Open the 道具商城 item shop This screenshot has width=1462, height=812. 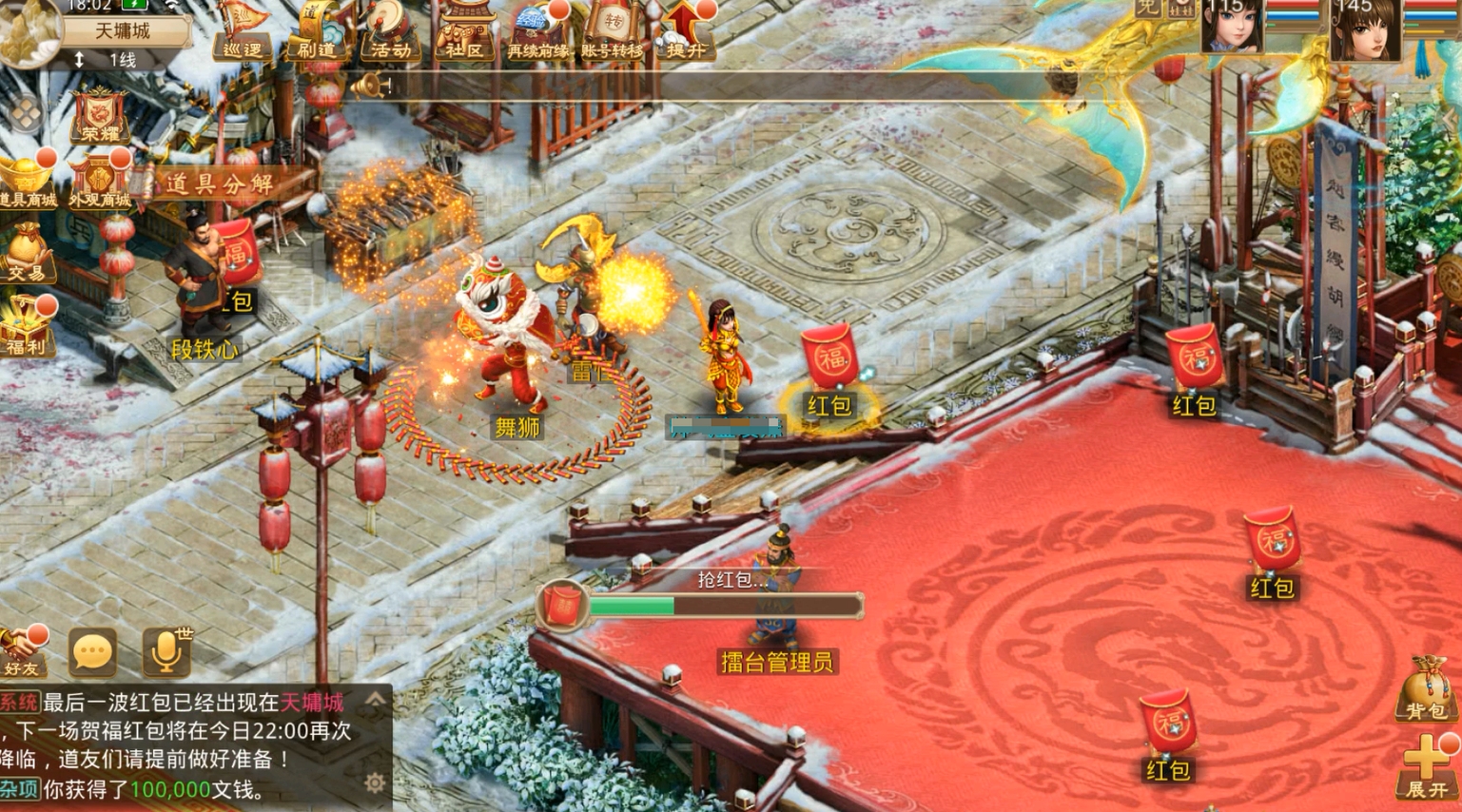click(27, 181)
